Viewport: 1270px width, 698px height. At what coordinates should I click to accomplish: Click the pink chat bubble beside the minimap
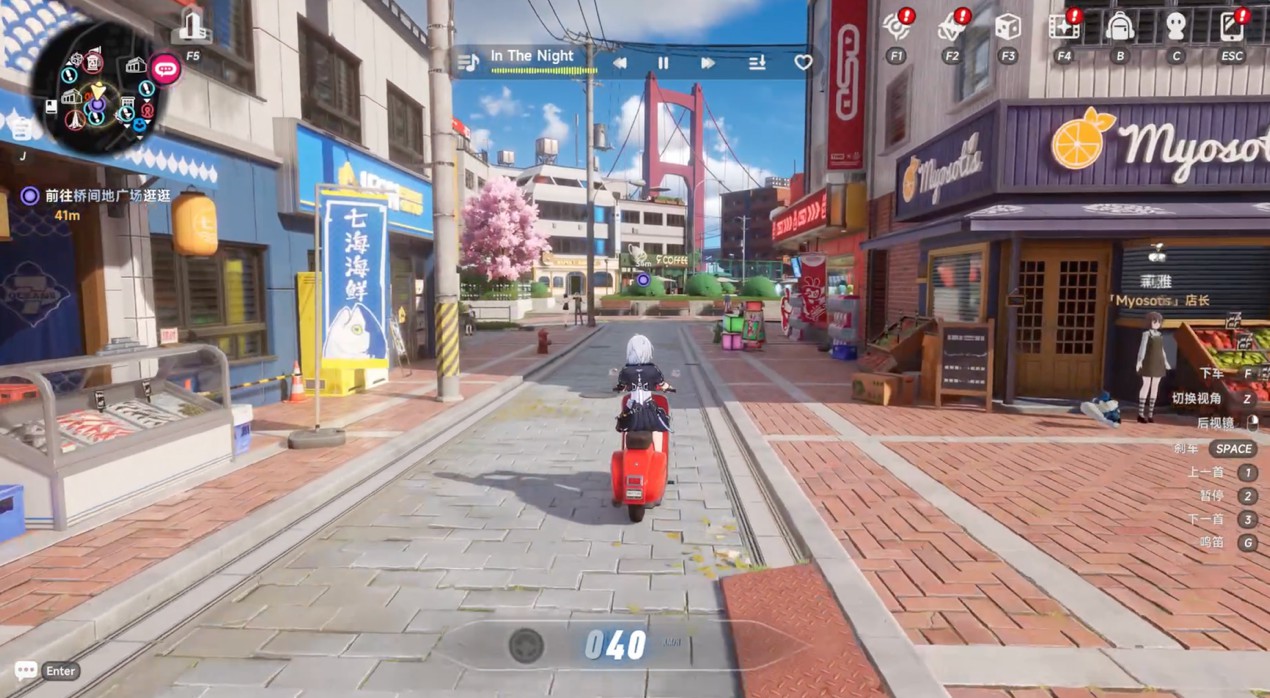165,69
